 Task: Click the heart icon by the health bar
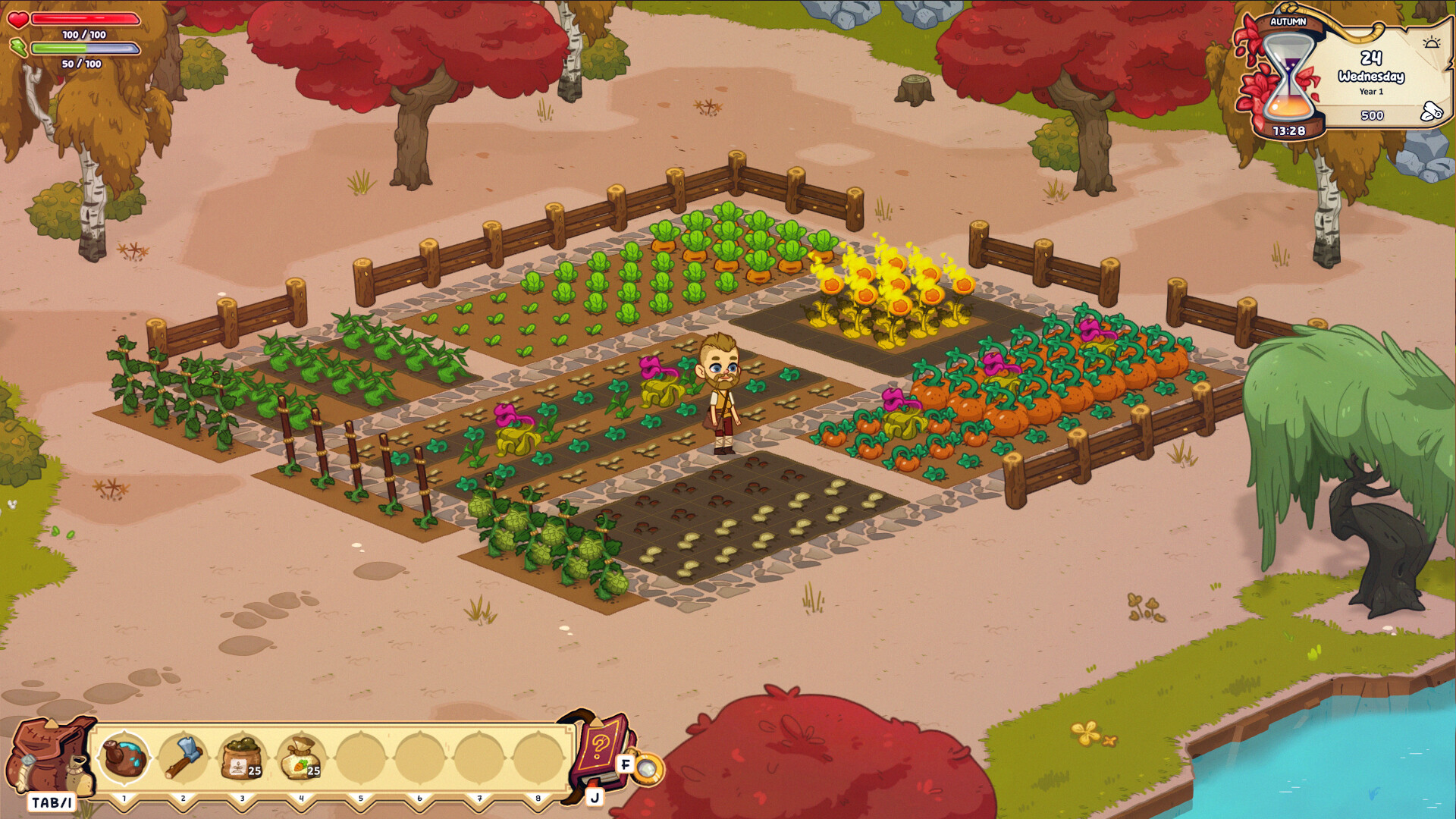pos(19,19)
